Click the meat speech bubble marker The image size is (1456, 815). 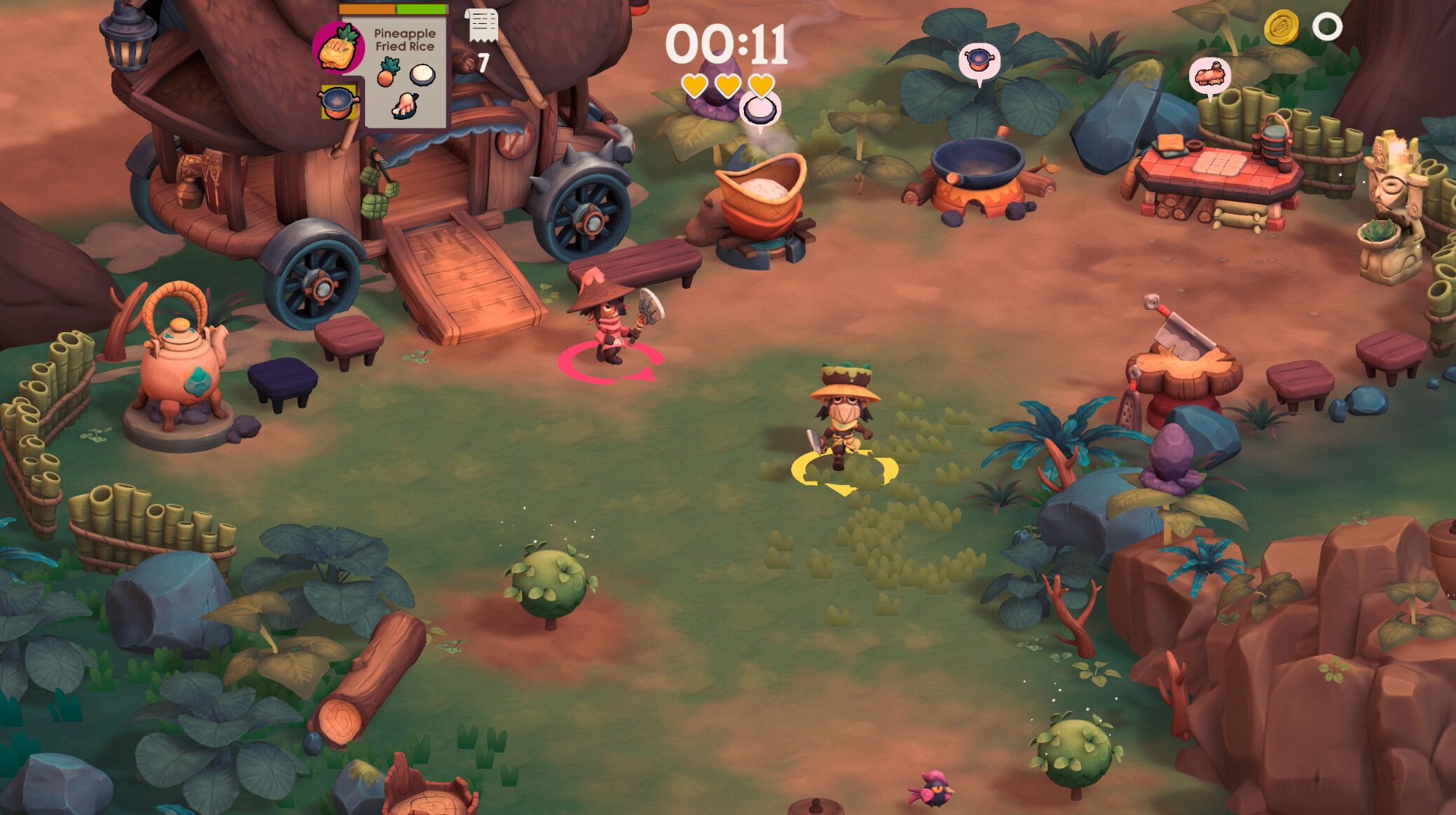[x=1210, y=74]
